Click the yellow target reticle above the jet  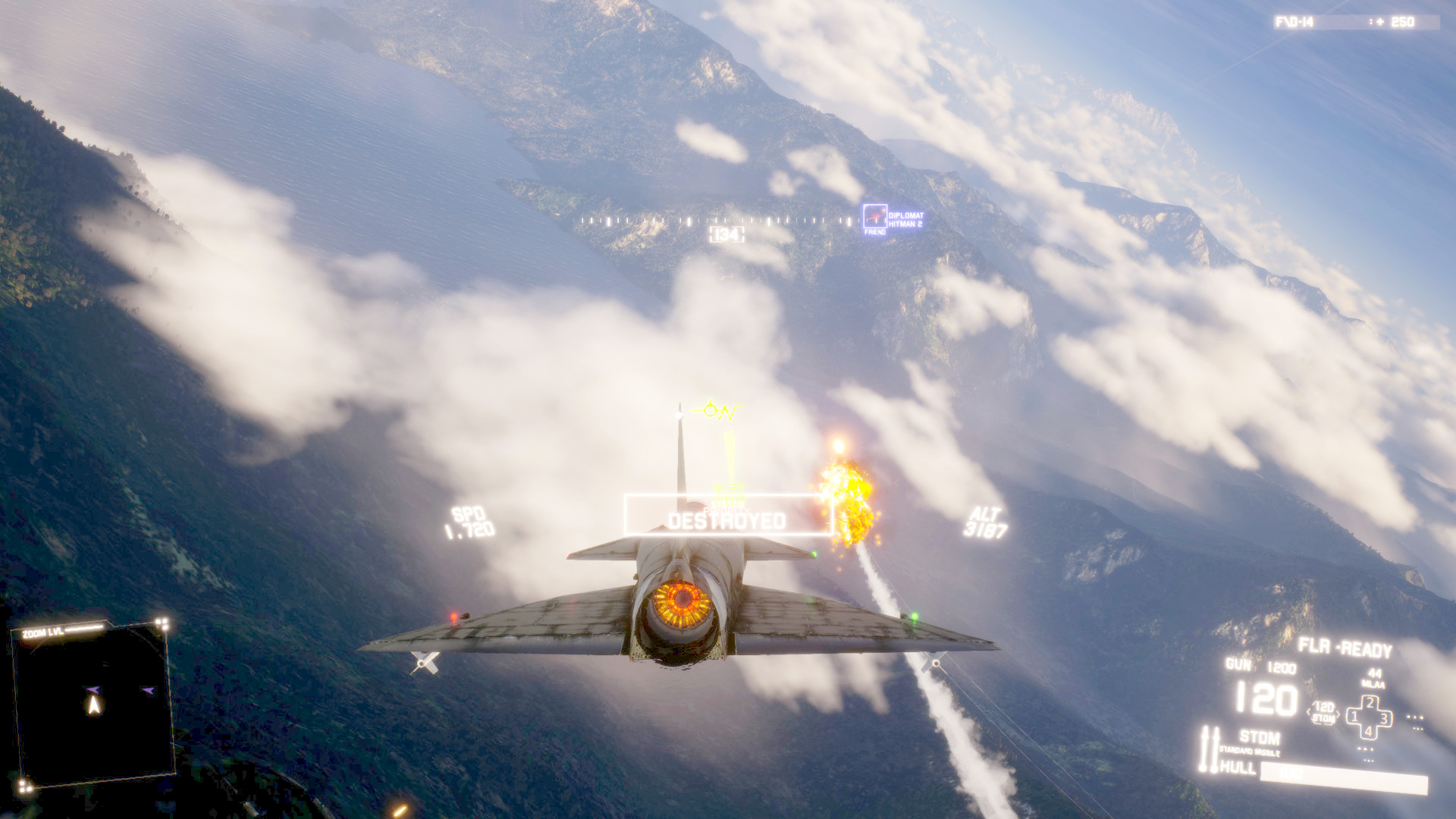coord(714,409)
